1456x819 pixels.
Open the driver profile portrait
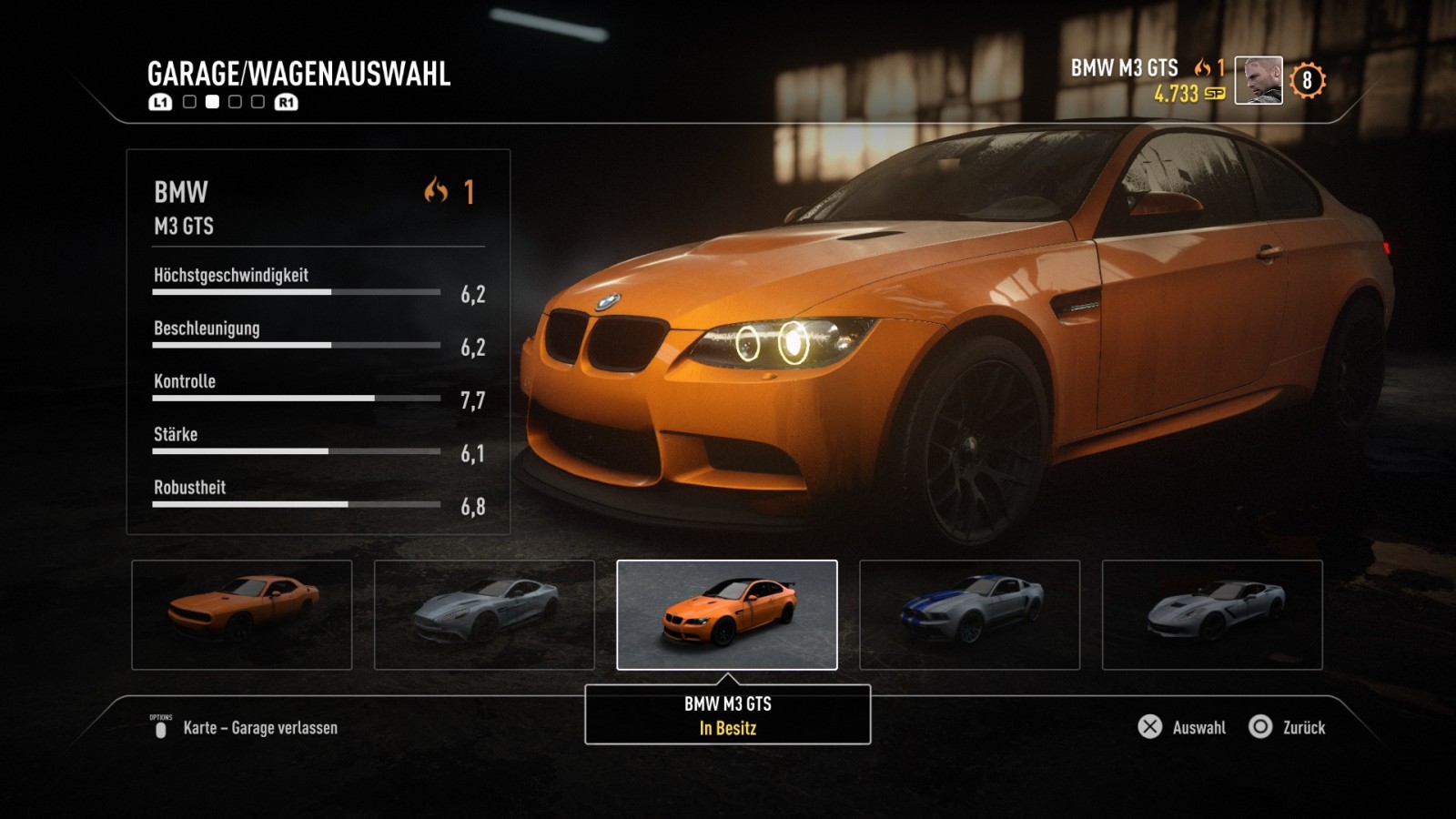[x=1259, y=80]
